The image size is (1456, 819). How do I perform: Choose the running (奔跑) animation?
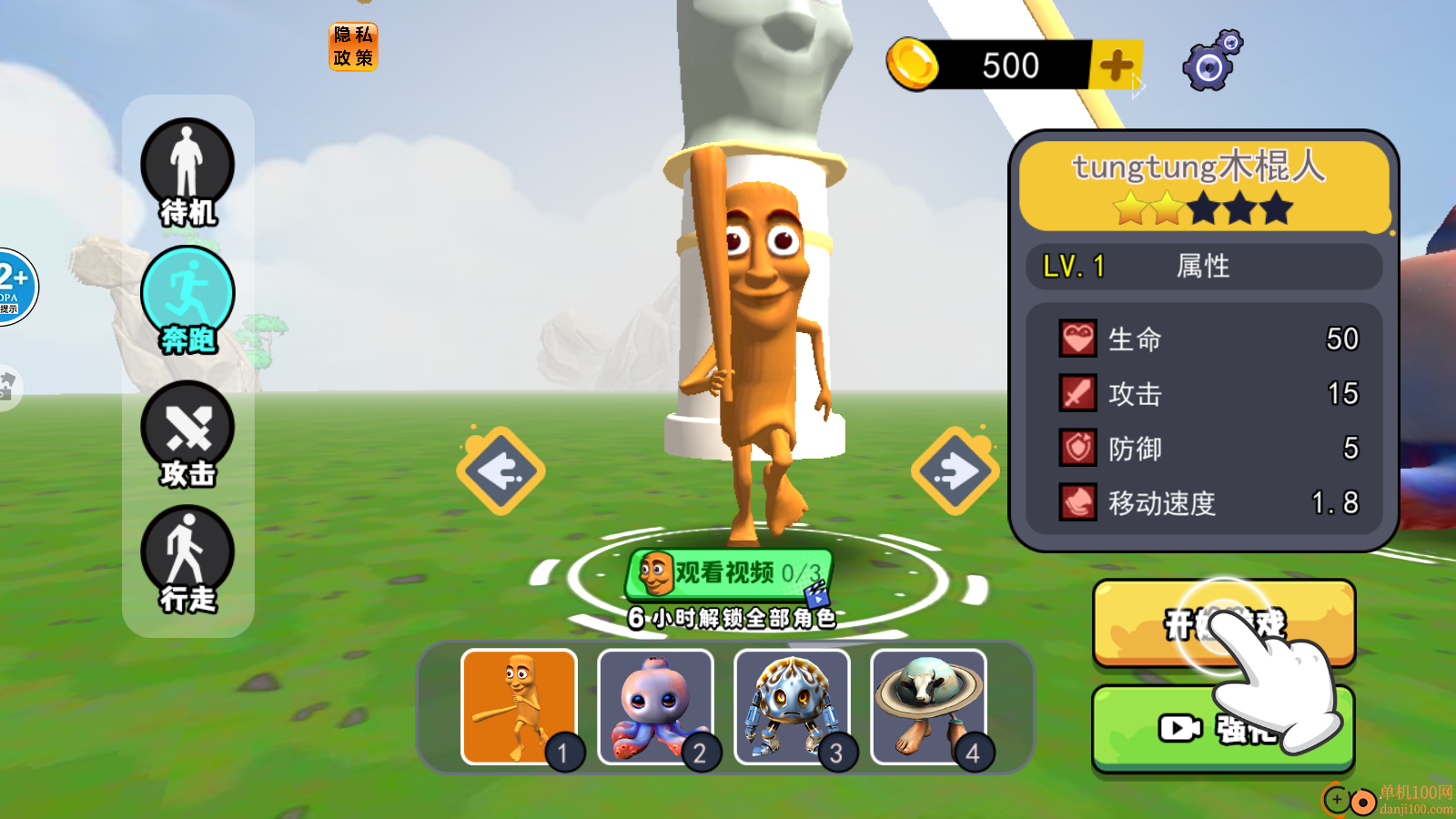(187, 300)
